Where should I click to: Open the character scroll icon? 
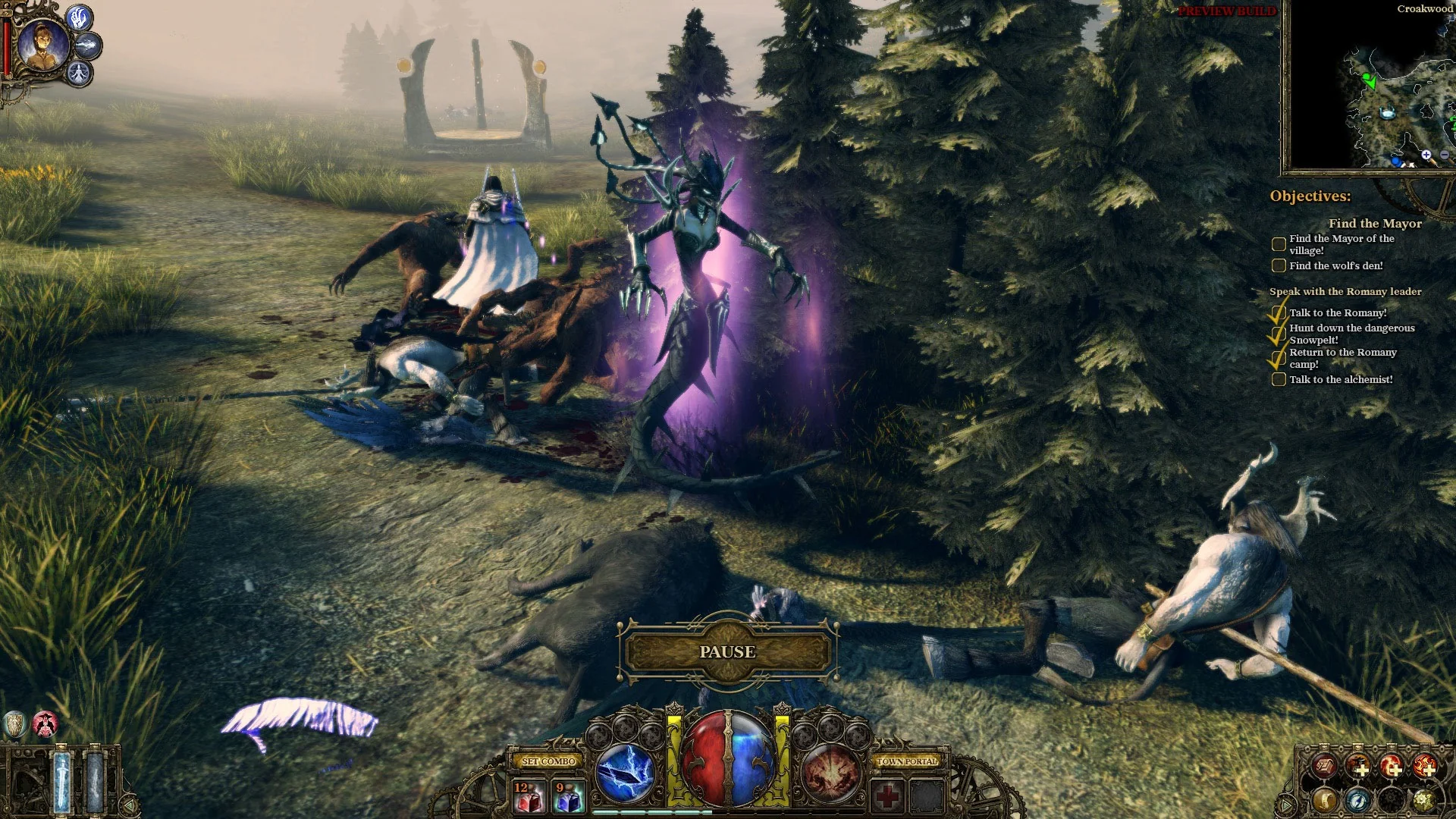point(1326,801)
